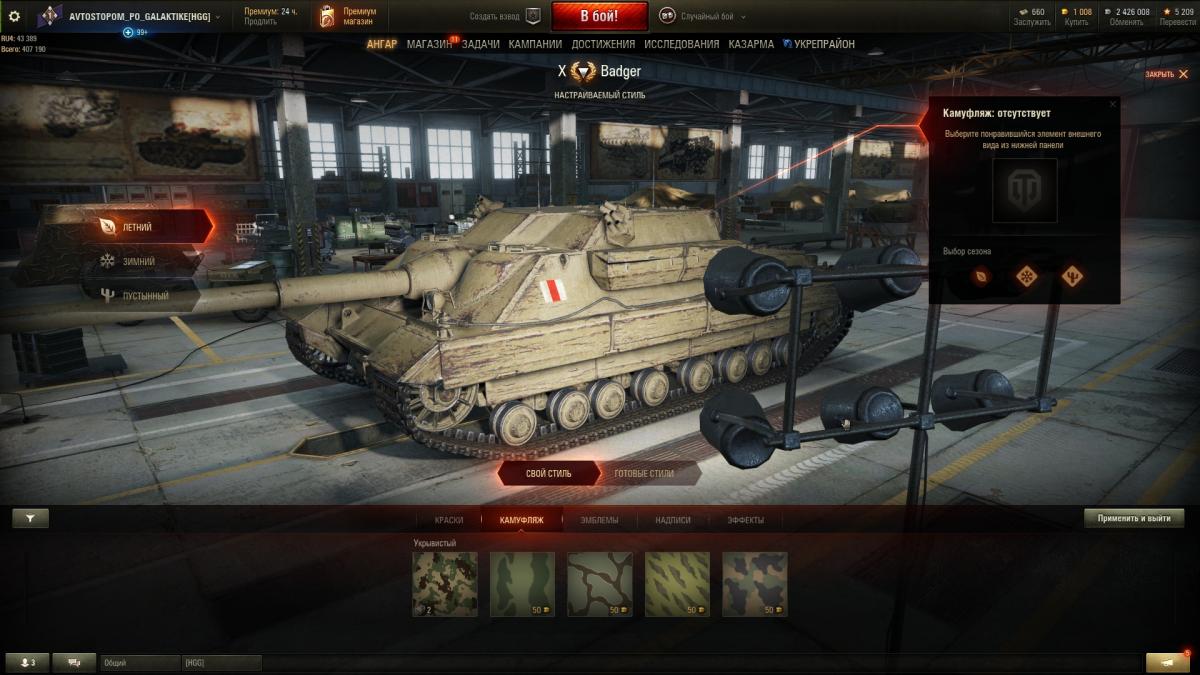Open the КАЗАРМА barracks menu

point(751,44)
